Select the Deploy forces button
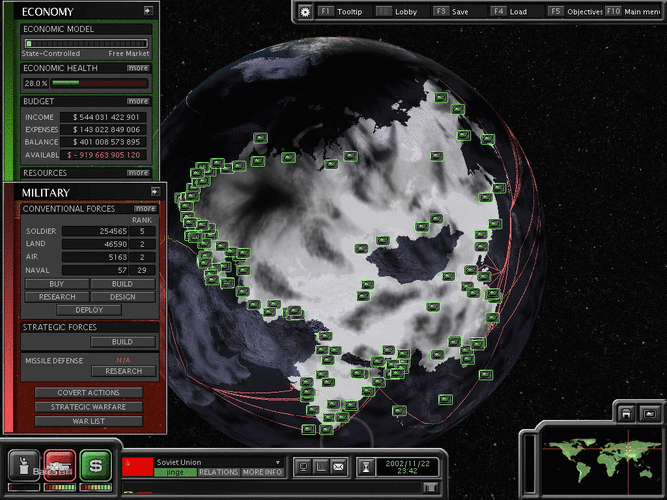Screen dimensions: 667x500 click(x=89, y=310)
